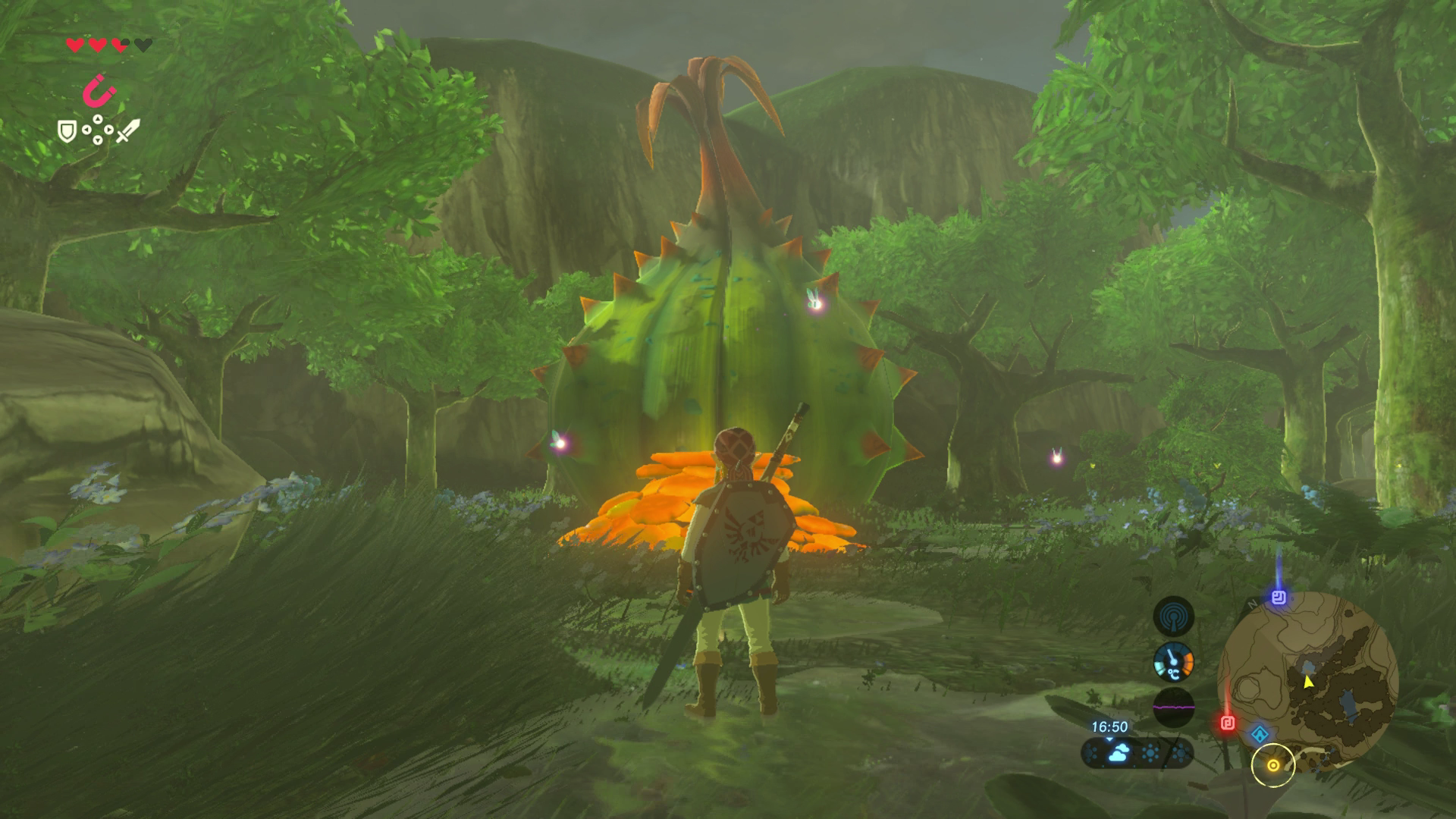Click the purple destination marker atop the minimap

click(1279, 598)
